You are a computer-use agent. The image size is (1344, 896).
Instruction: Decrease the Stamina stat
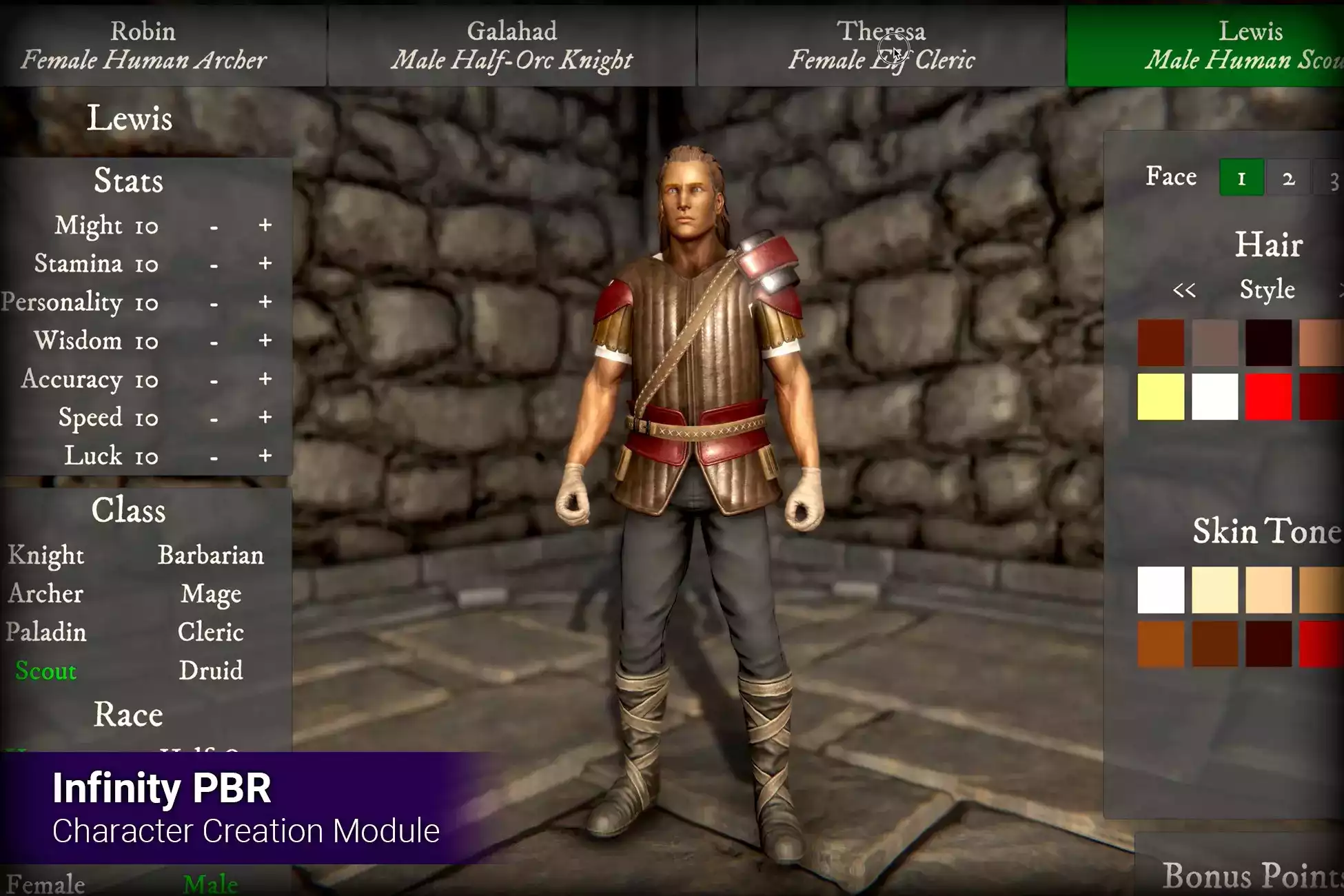[214, 265]
